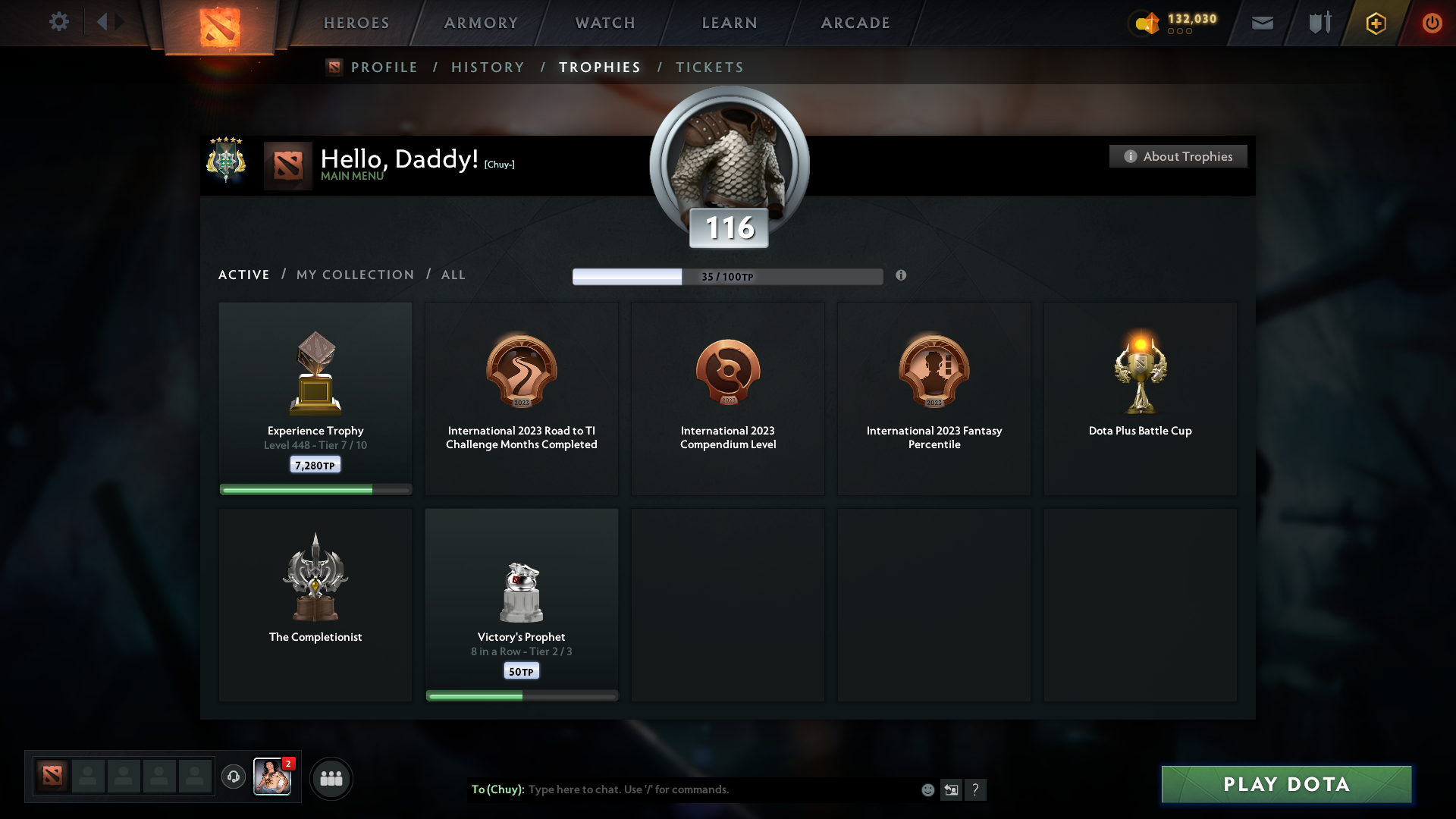Click the help question mark icon near chat
The height and width of the screenshot is (819, 1456).
[977, 789]
